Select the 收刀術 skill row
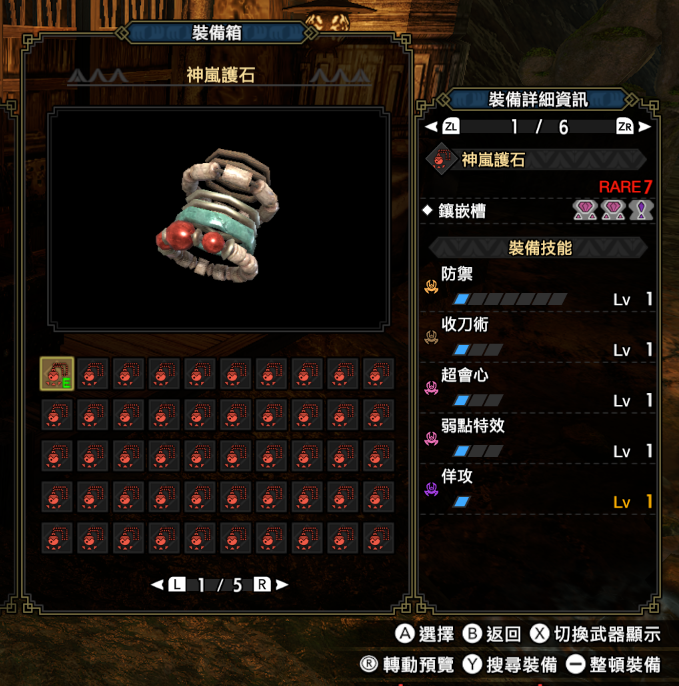 [x=539, y=337]
